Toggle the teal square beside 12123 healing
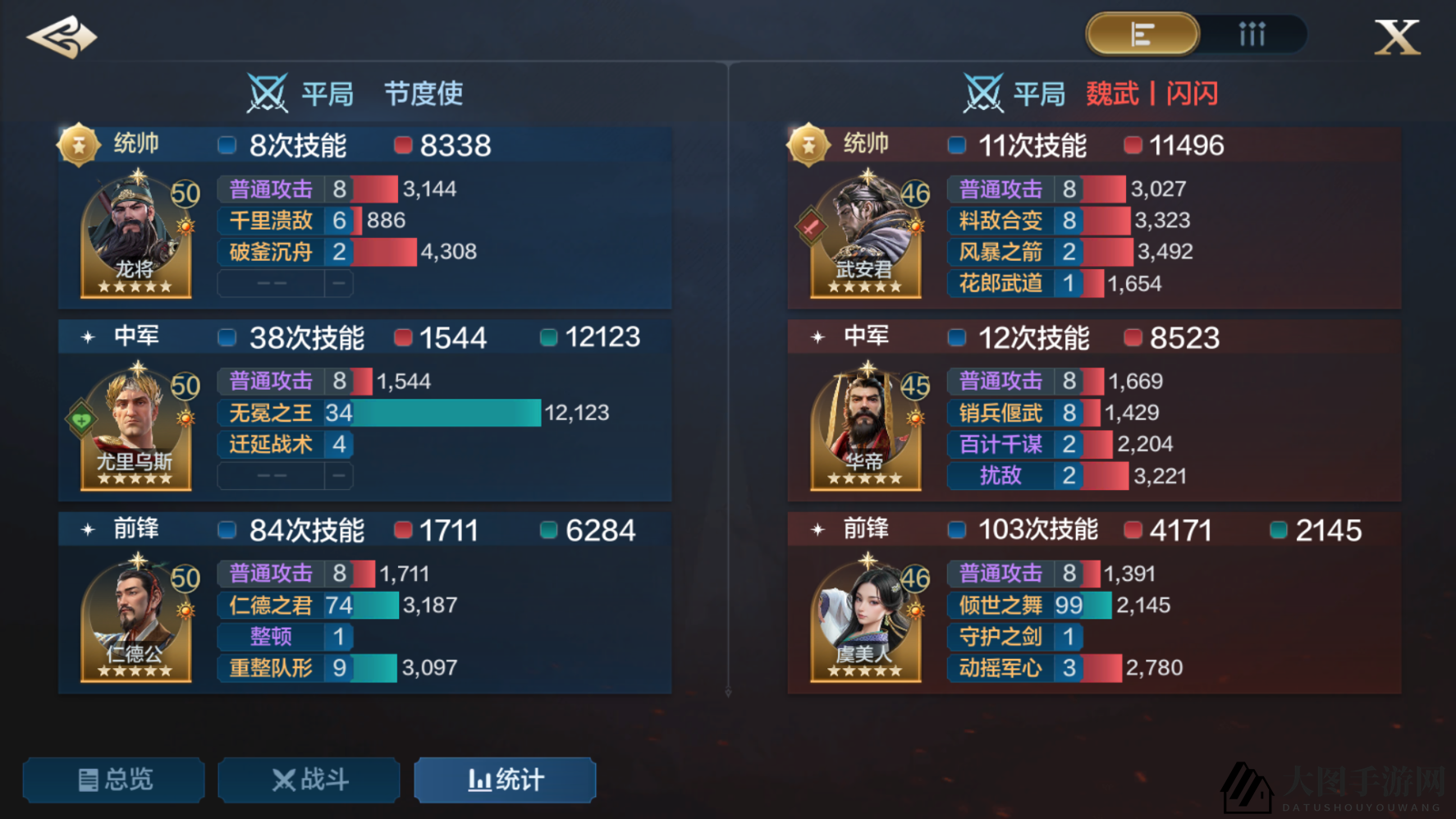1456x819 pixels. coord(548,337)
